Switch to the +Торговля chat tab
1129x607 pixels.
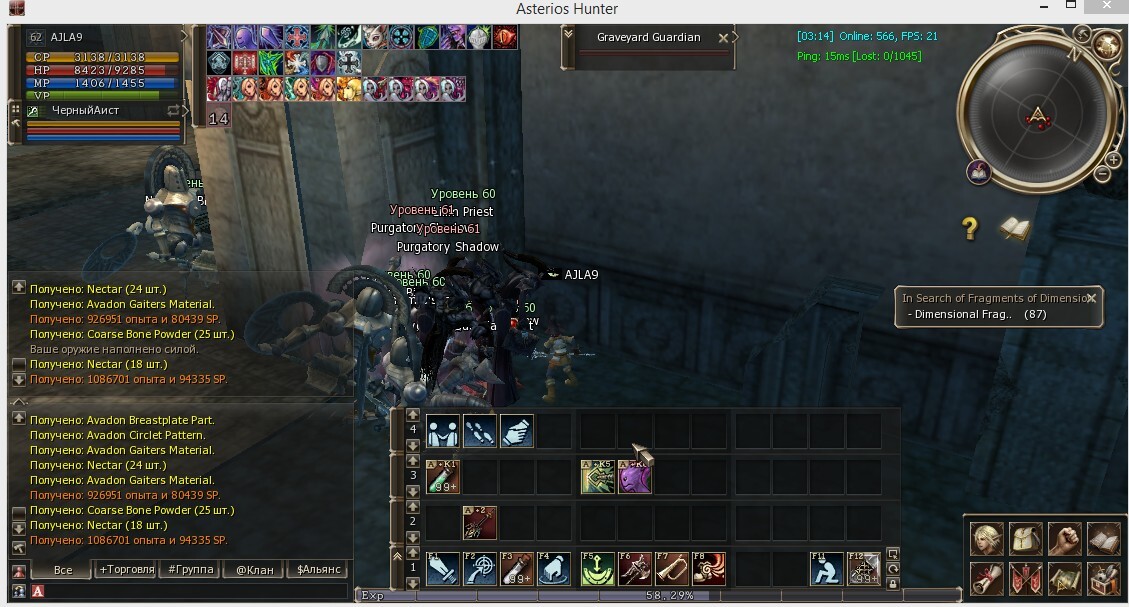(127, 569)
